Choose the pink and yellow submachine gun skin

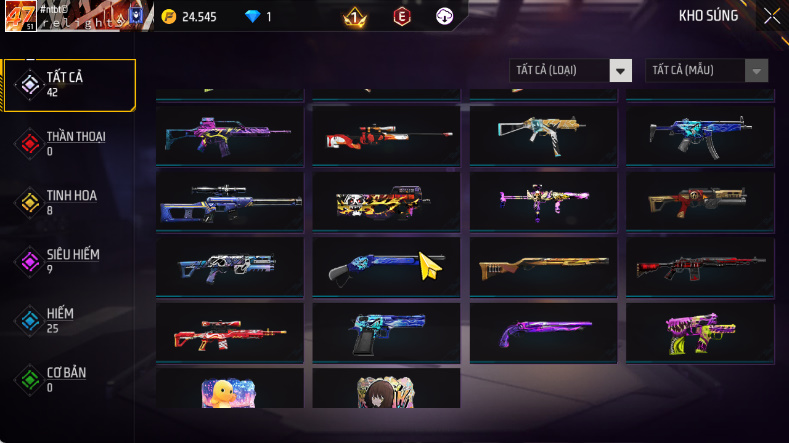[x=698, y=331]
